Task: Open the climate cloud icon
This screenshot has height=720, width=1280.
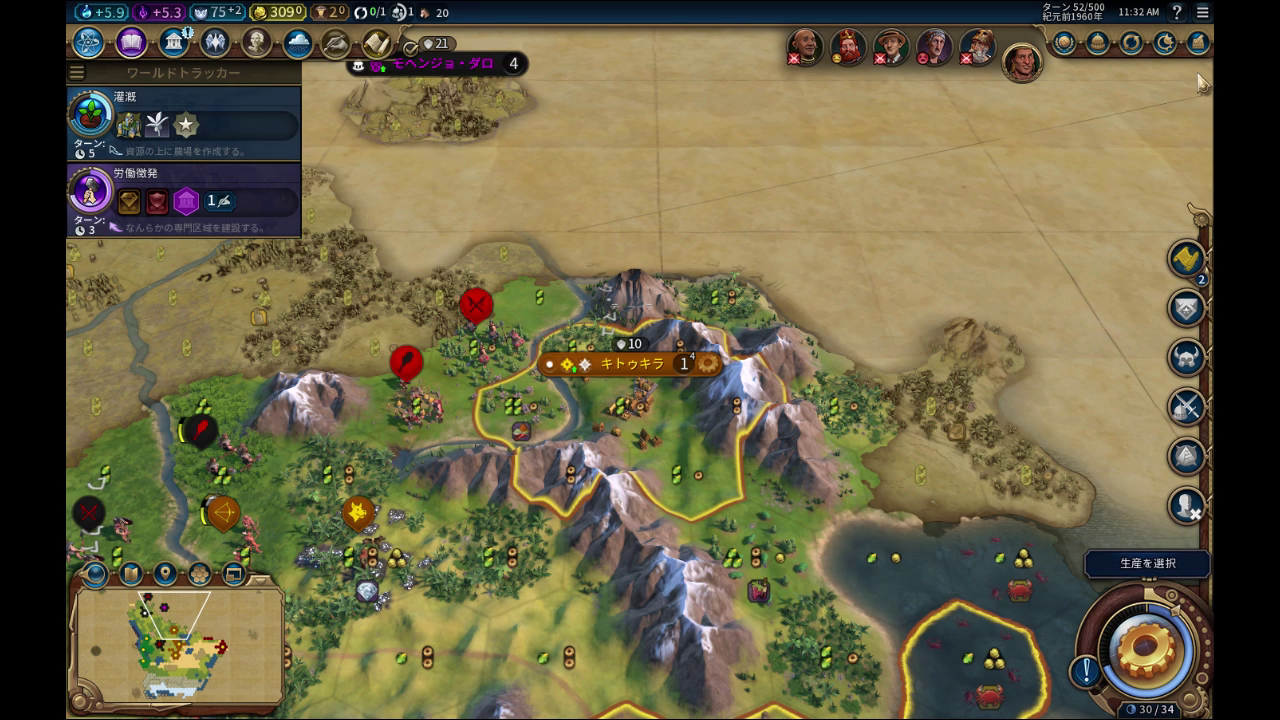Action: 298,43
